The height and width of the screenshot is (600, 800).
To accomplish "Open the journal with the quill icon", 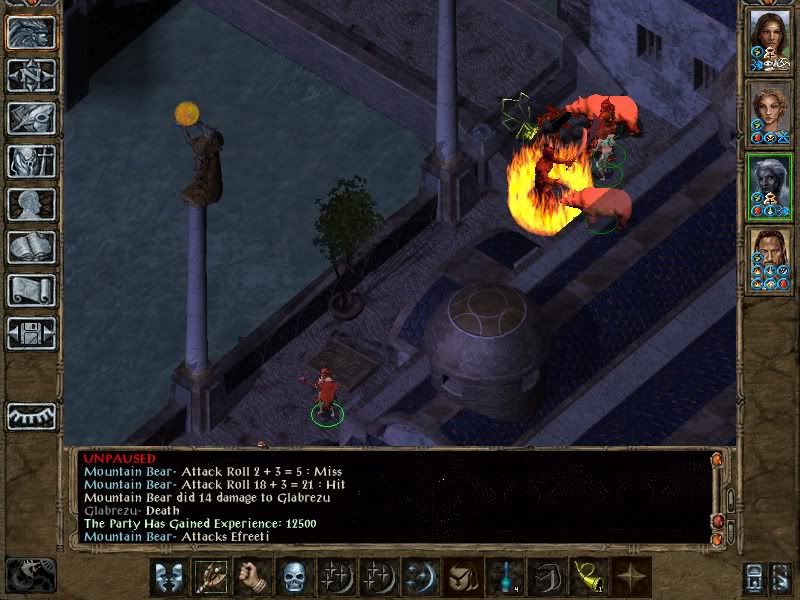I will click(x=31, y=118).
